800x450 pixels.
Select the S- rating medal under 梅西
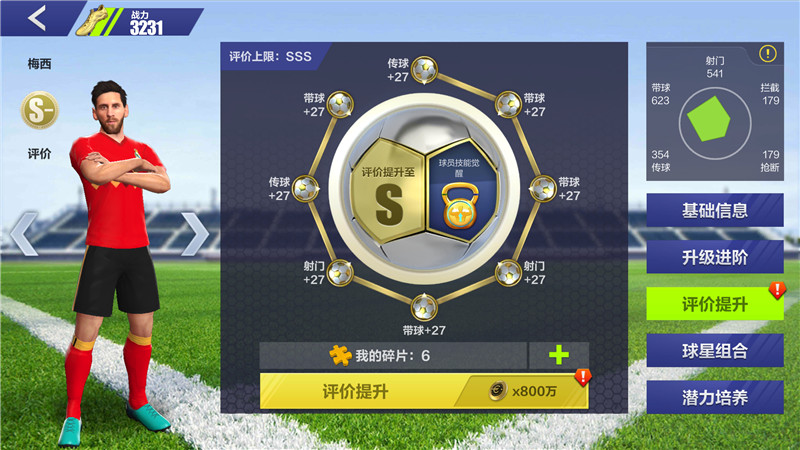click(x=40, y=112)
